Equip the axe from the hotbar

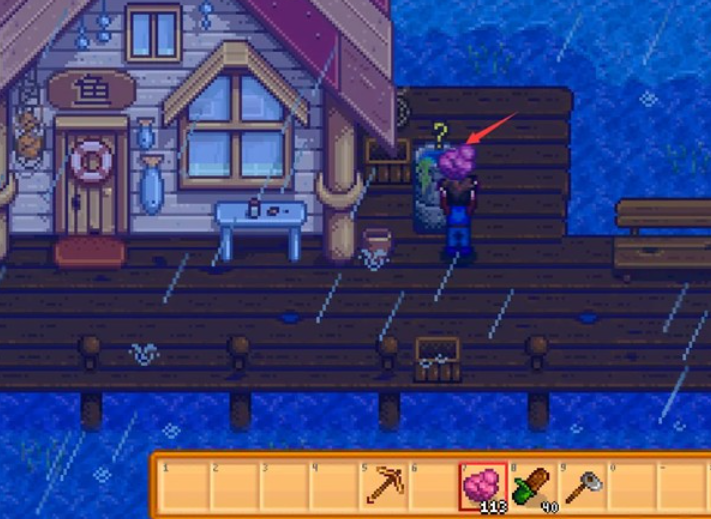pos(582,487)
